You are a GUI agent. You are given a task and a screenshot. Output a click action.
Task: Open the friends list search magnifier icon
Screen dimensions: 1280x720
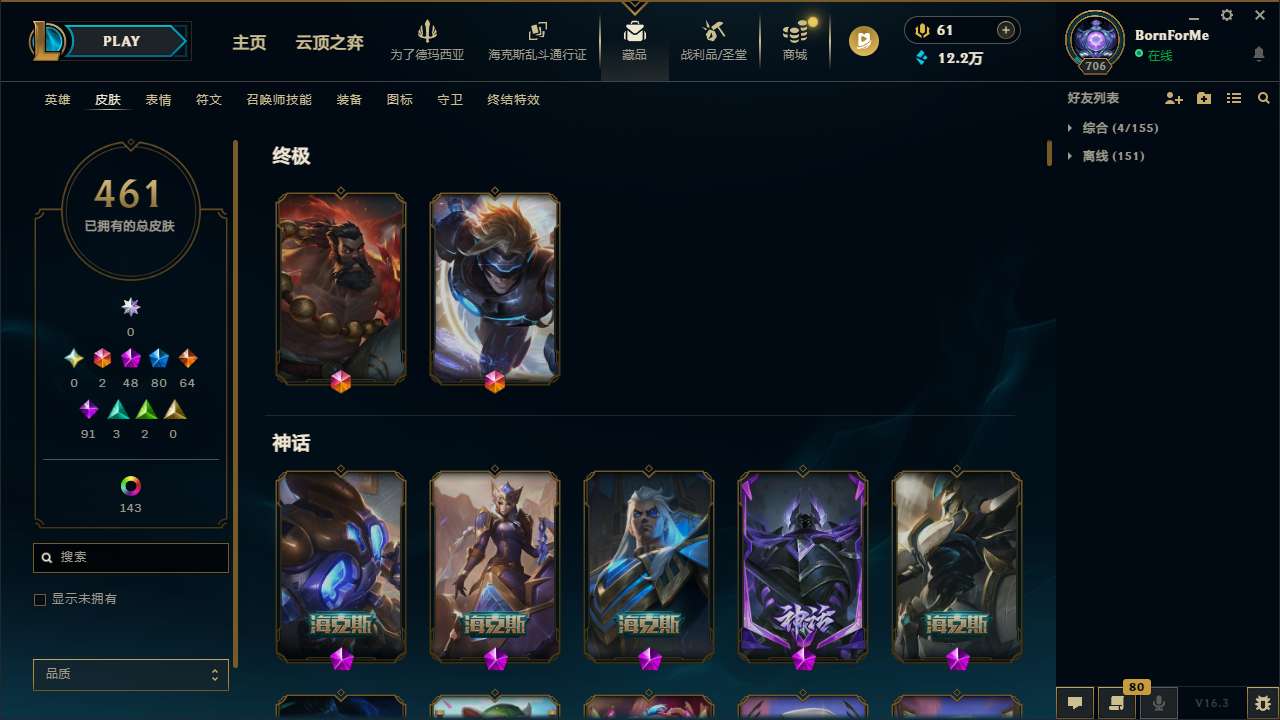point(1264,98)
